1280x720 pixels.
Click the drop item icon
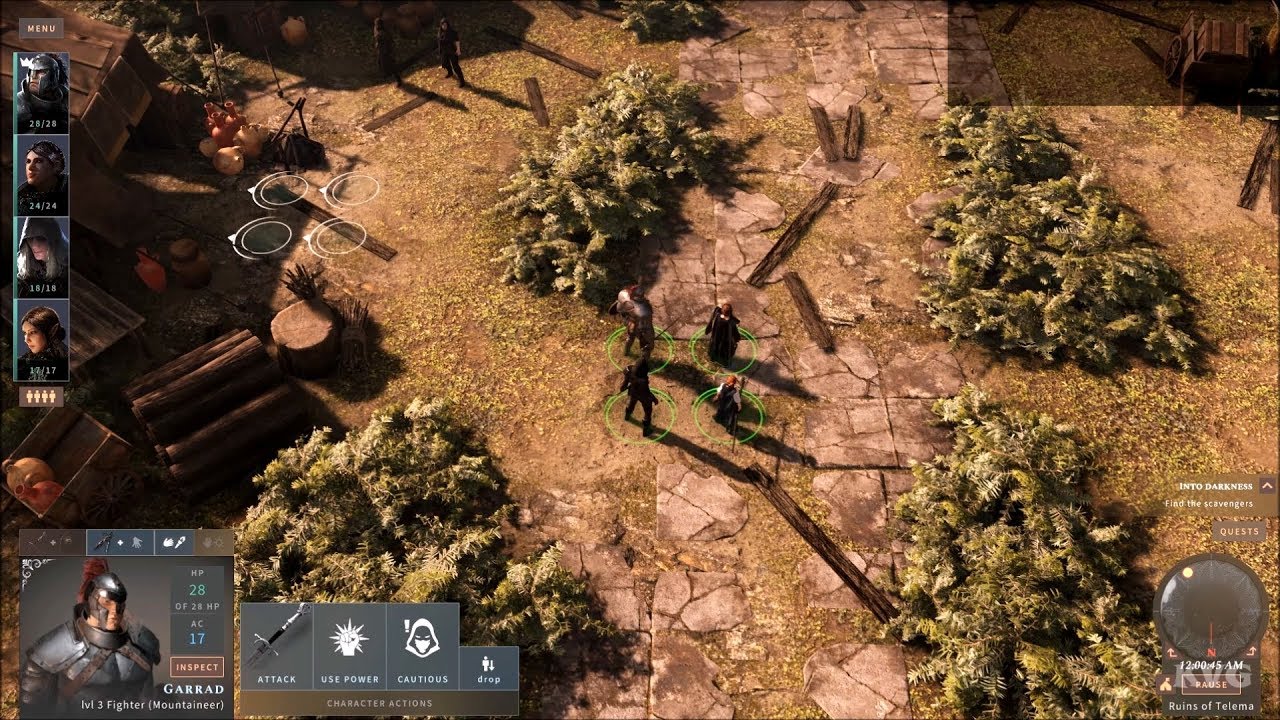point(487,665)
